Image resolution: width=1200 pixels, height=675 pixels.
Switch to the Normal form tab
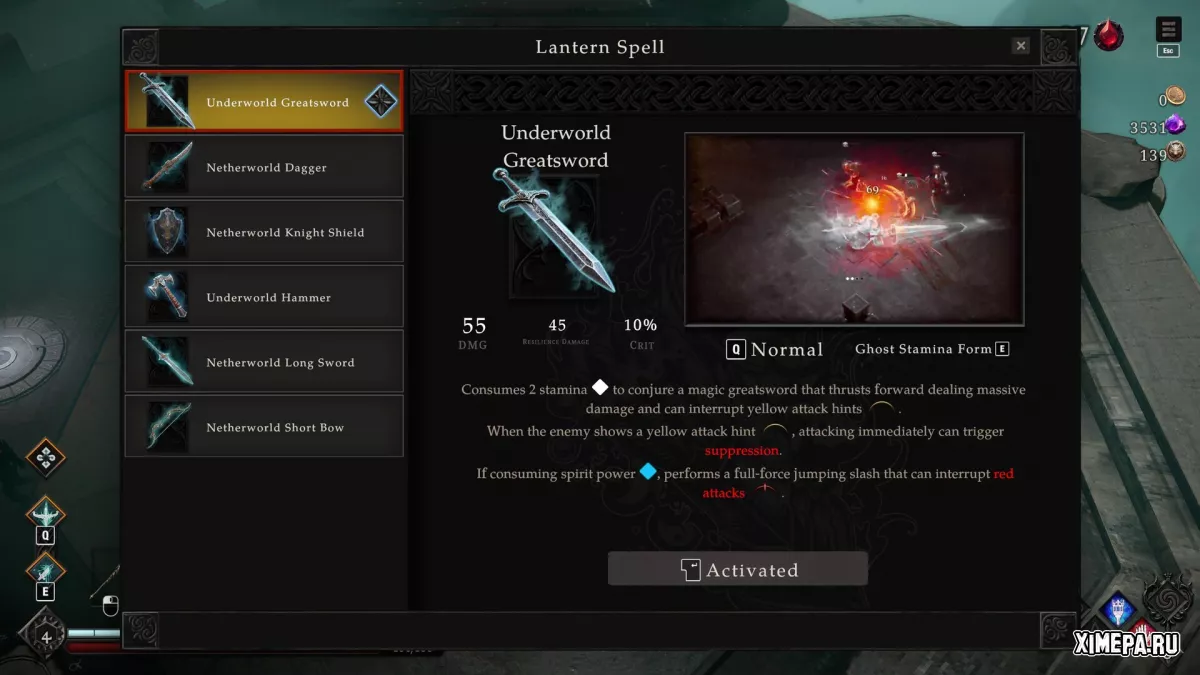tap(776, 349)
